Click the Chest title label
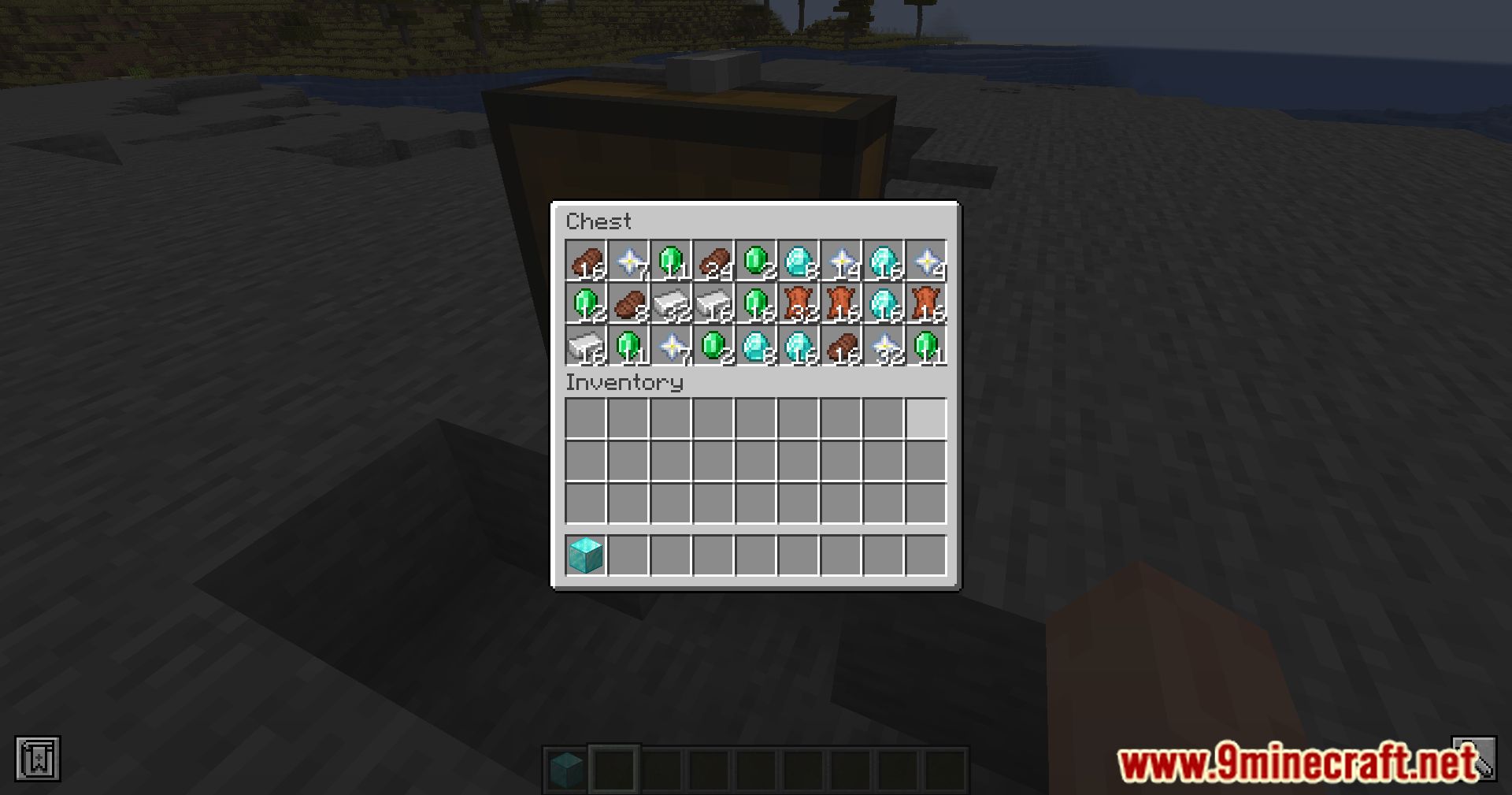This screenshot has width=1512, height=795. point(600,221)
